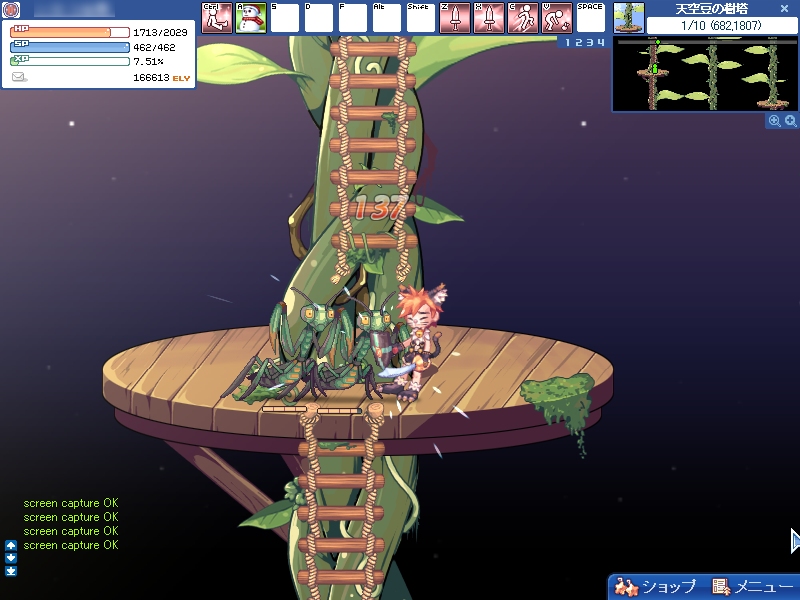Click the beanstalk map thumbnail icon

629,17
